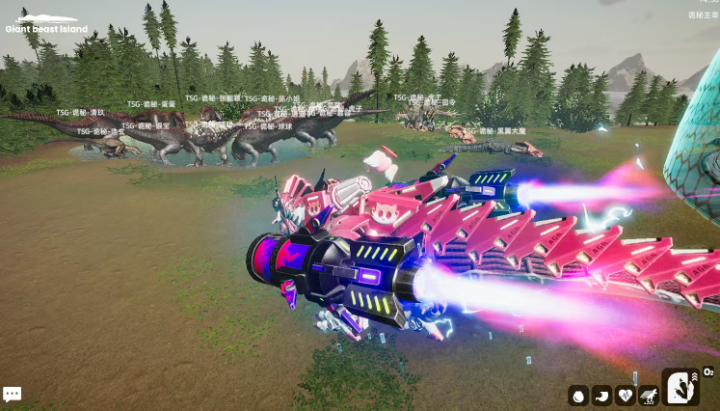720x411 pixels.
Task: Check the heartbeat health icon
Action: pos(625,395)
